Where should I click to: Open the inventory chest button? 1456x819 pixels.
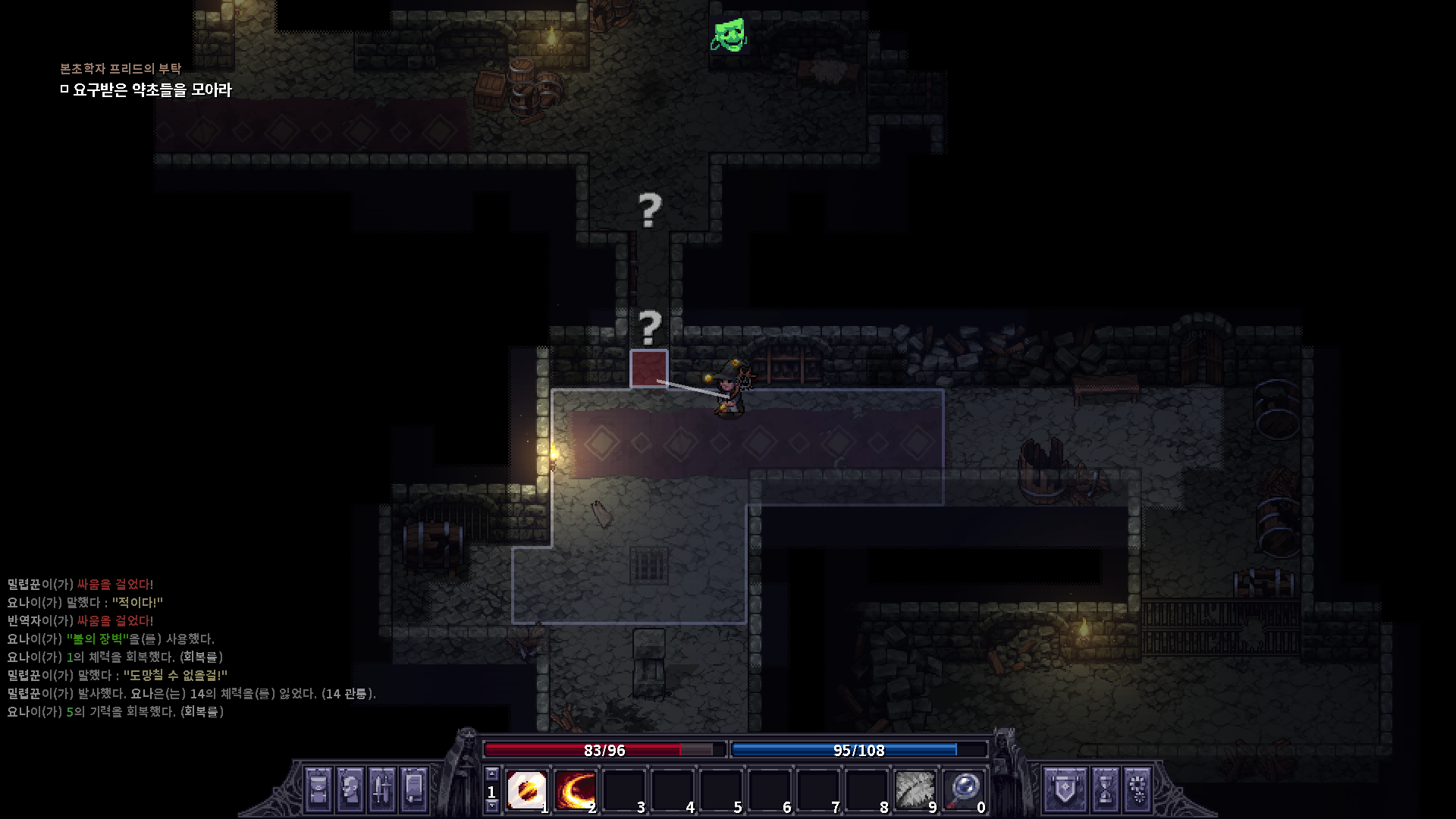point(318,789)
